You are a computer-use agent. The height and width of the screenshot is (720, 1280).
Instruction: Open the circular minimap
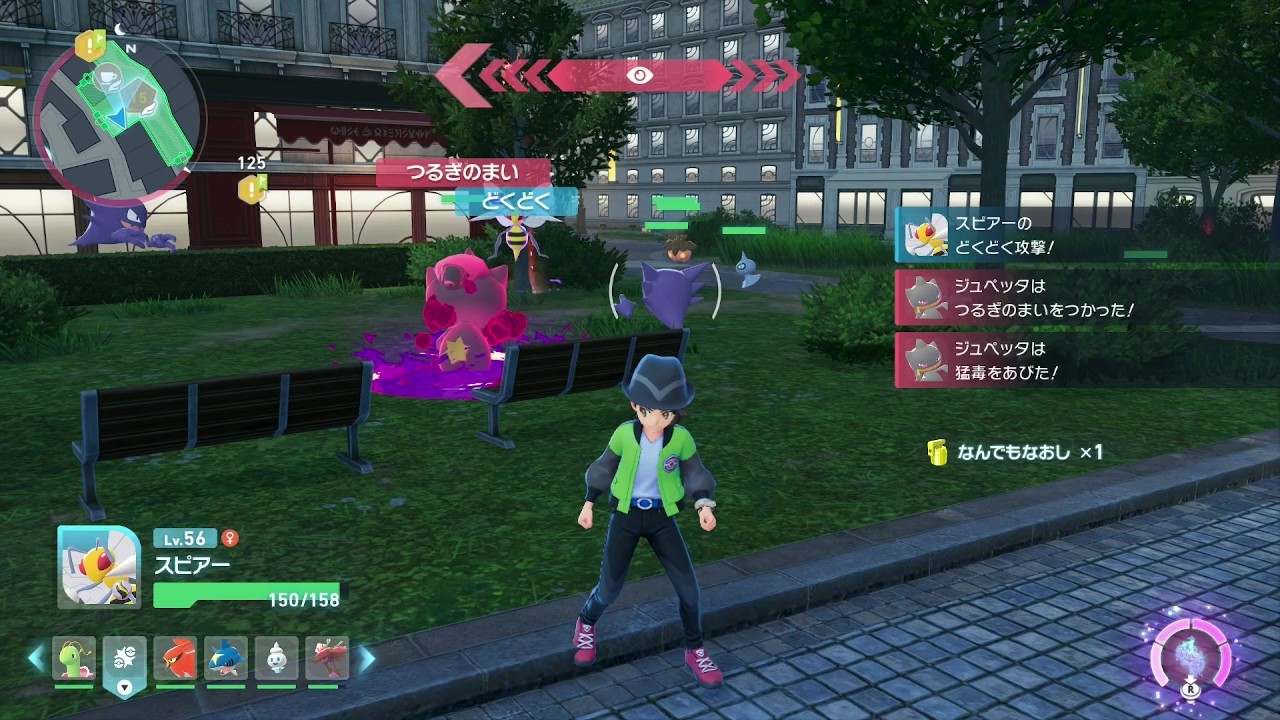tap(118, 114)
